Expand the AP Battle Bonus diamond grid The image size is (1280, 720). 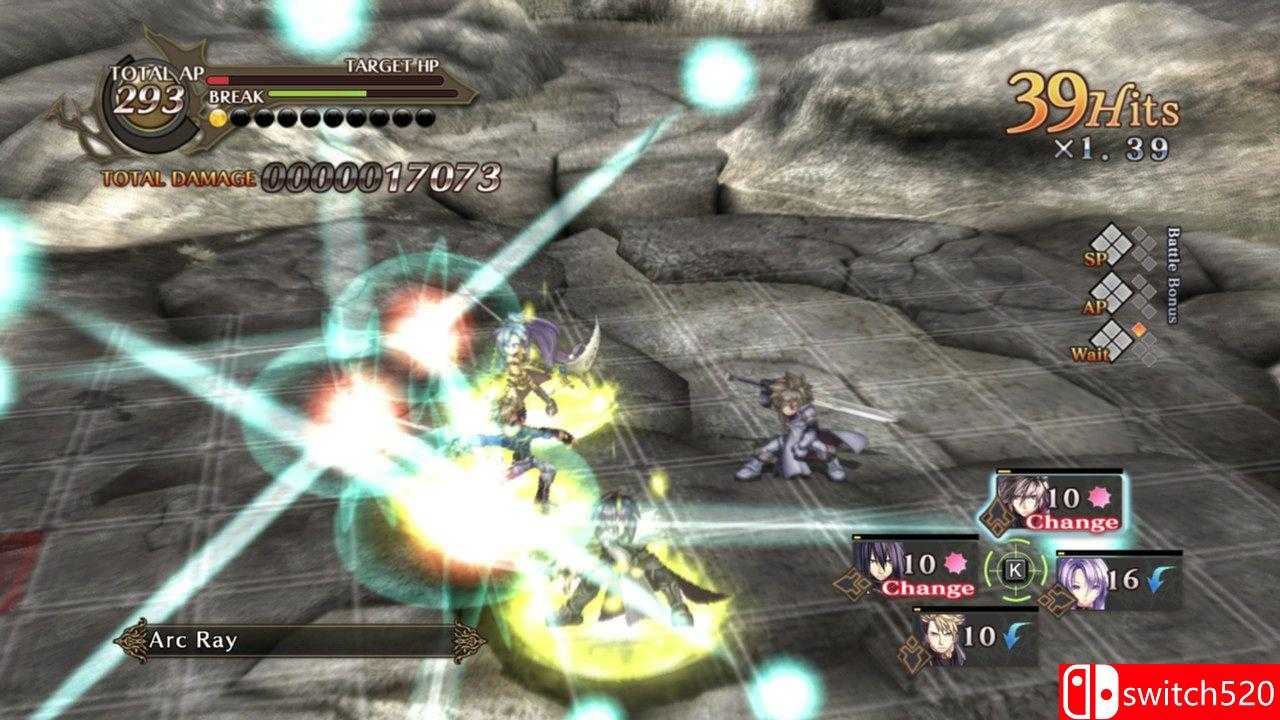[1110, 294]
